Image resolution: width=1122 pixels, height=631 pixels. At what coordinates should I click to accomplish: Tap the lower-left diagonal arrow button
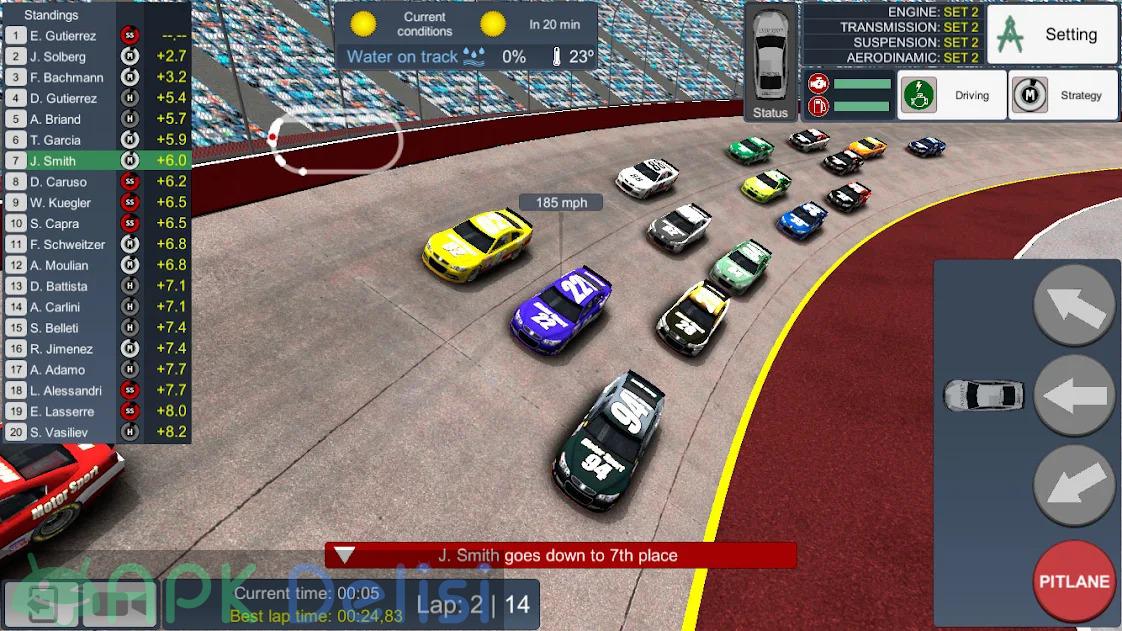[x=1074, y=486]
